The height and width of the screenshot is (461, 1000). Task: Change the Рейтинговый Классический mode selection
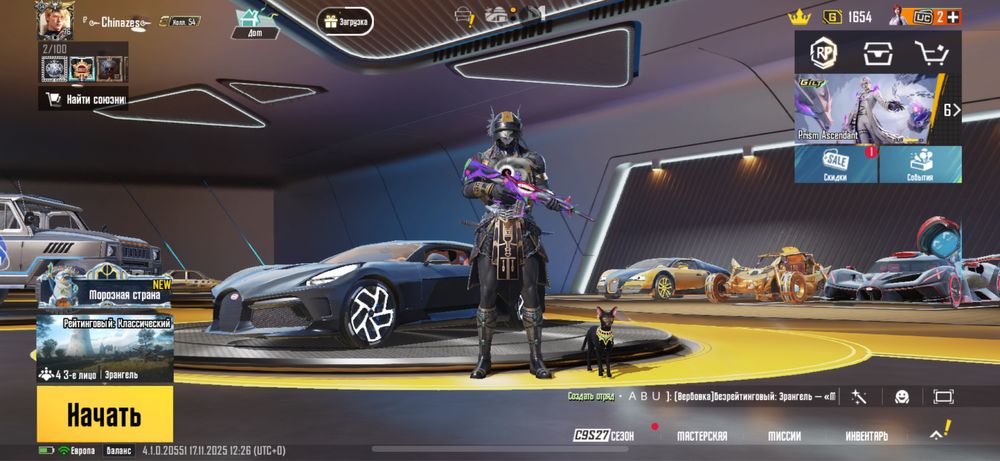coord(104,348)
